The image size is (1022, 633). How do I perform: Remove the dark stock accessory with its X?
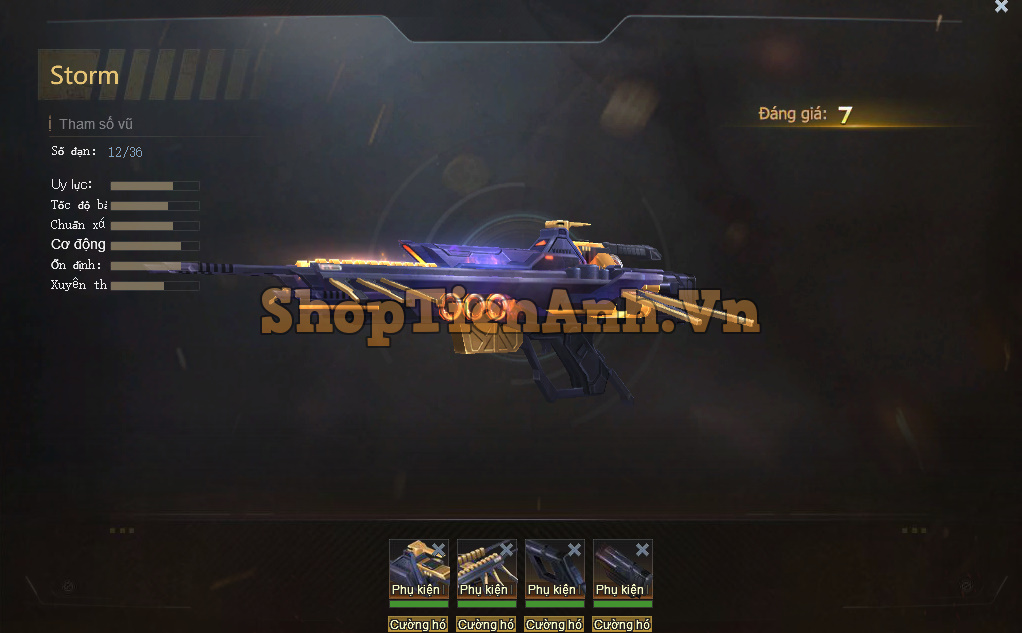574,549
